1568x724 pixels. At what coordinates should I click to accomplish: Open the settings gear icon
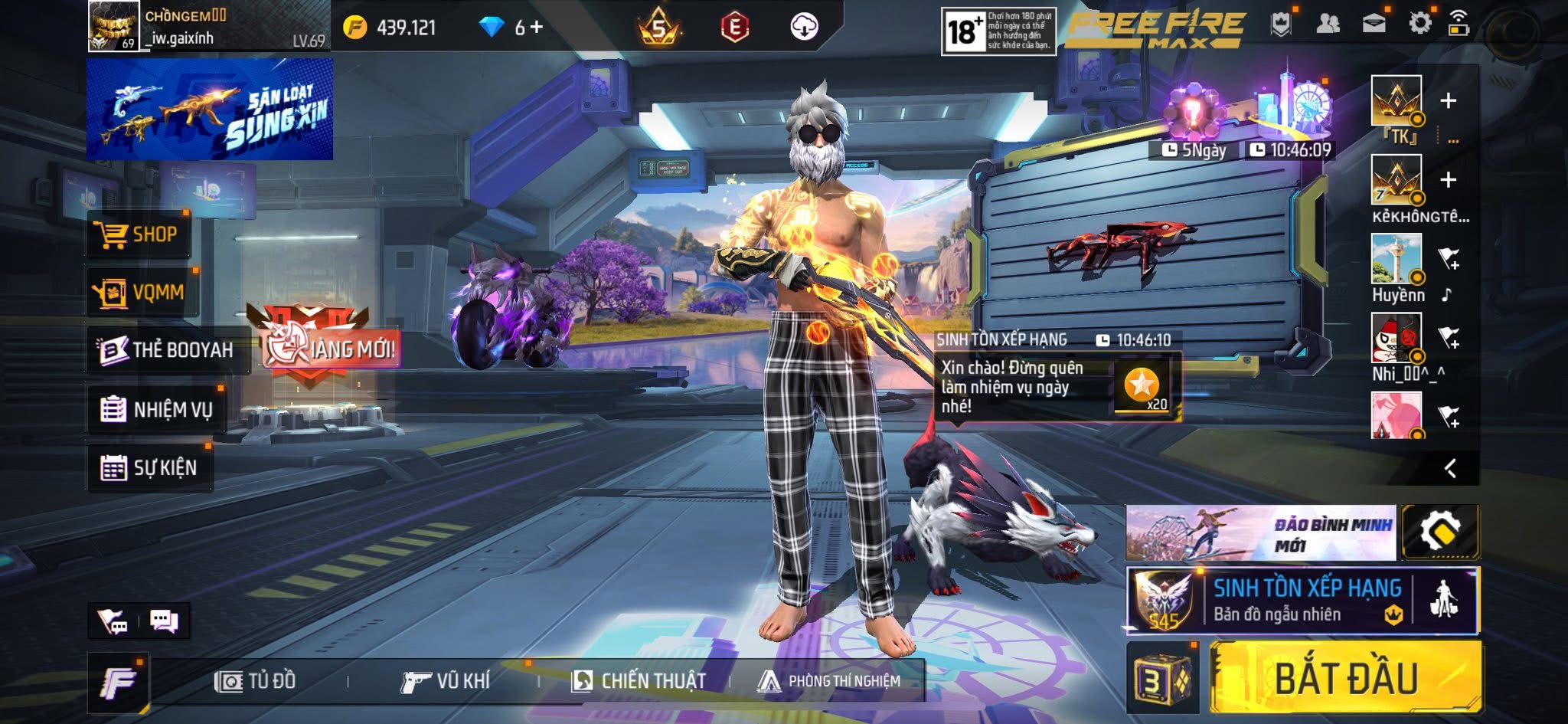click(1419, 24)
